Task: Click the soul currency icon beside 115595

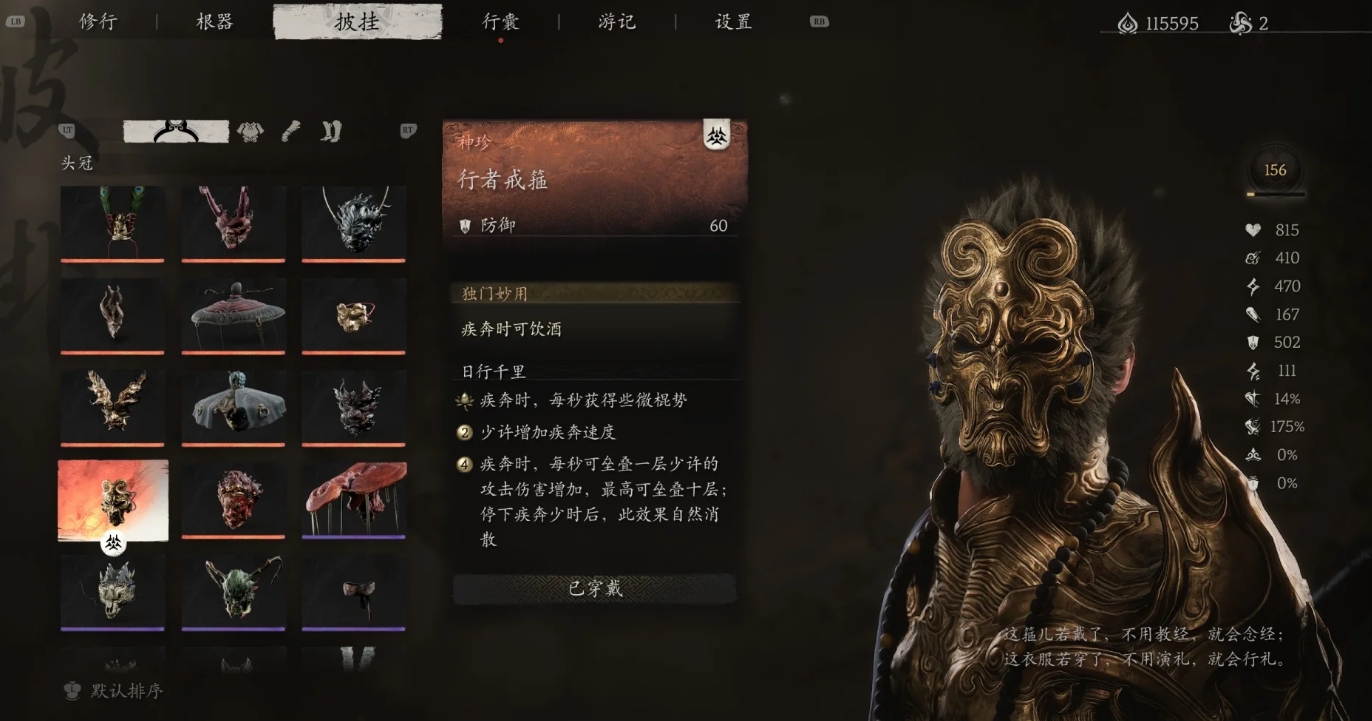Action: point(1130,23)
